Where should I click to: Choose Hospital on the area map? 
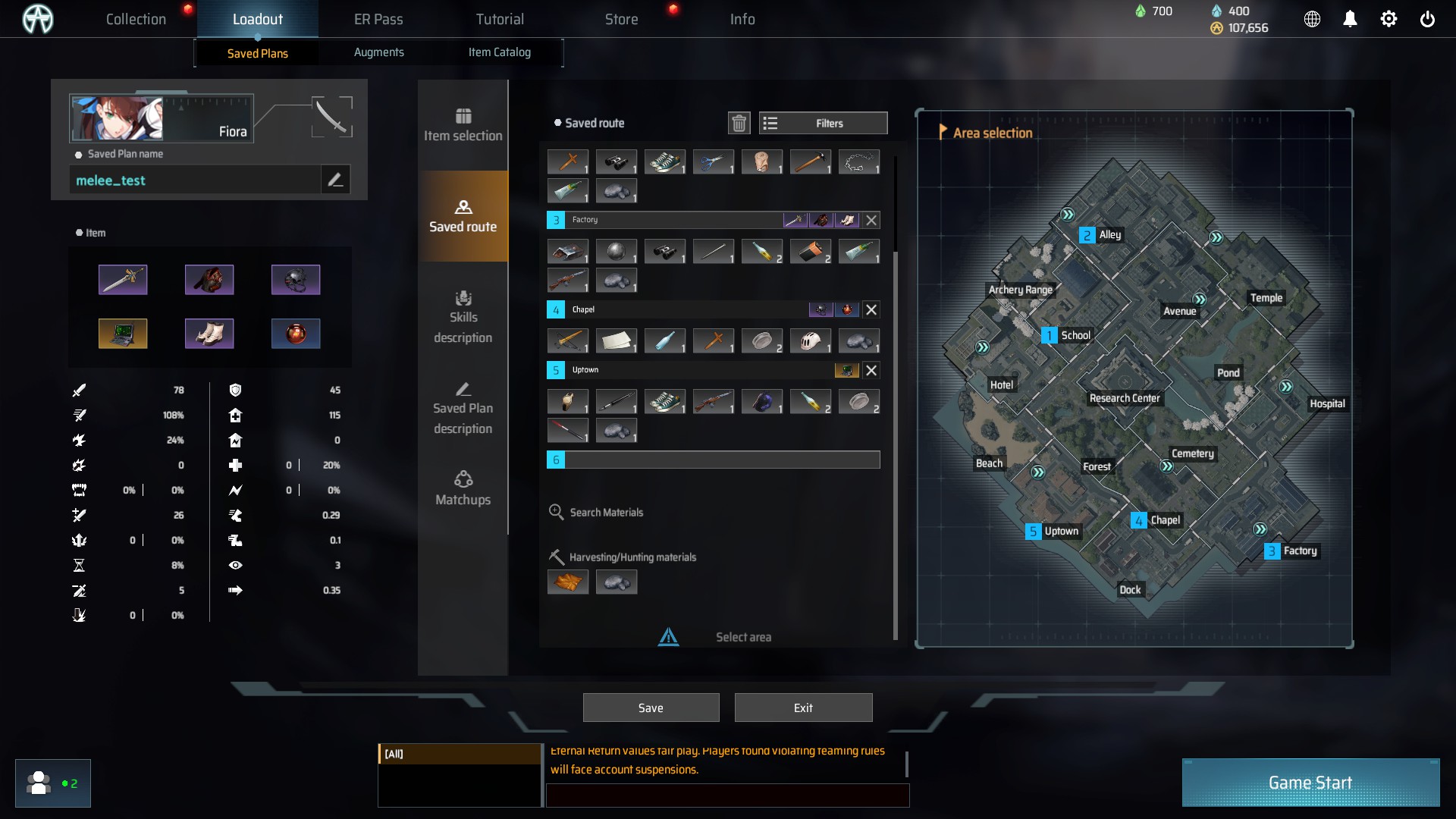pos(1326,403)
